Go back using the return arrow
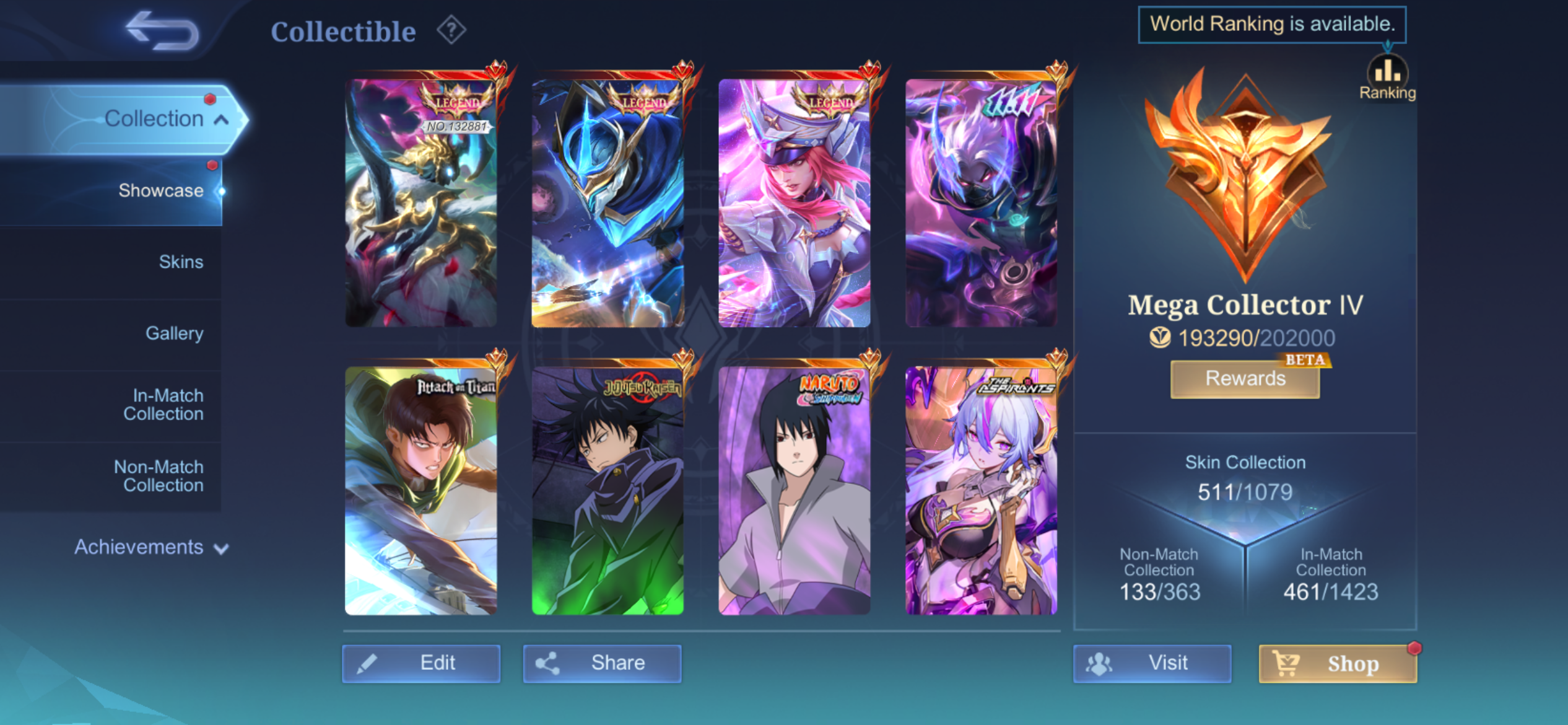The height and width of the screenshot is (725, 1568). [x=162, y=31]
